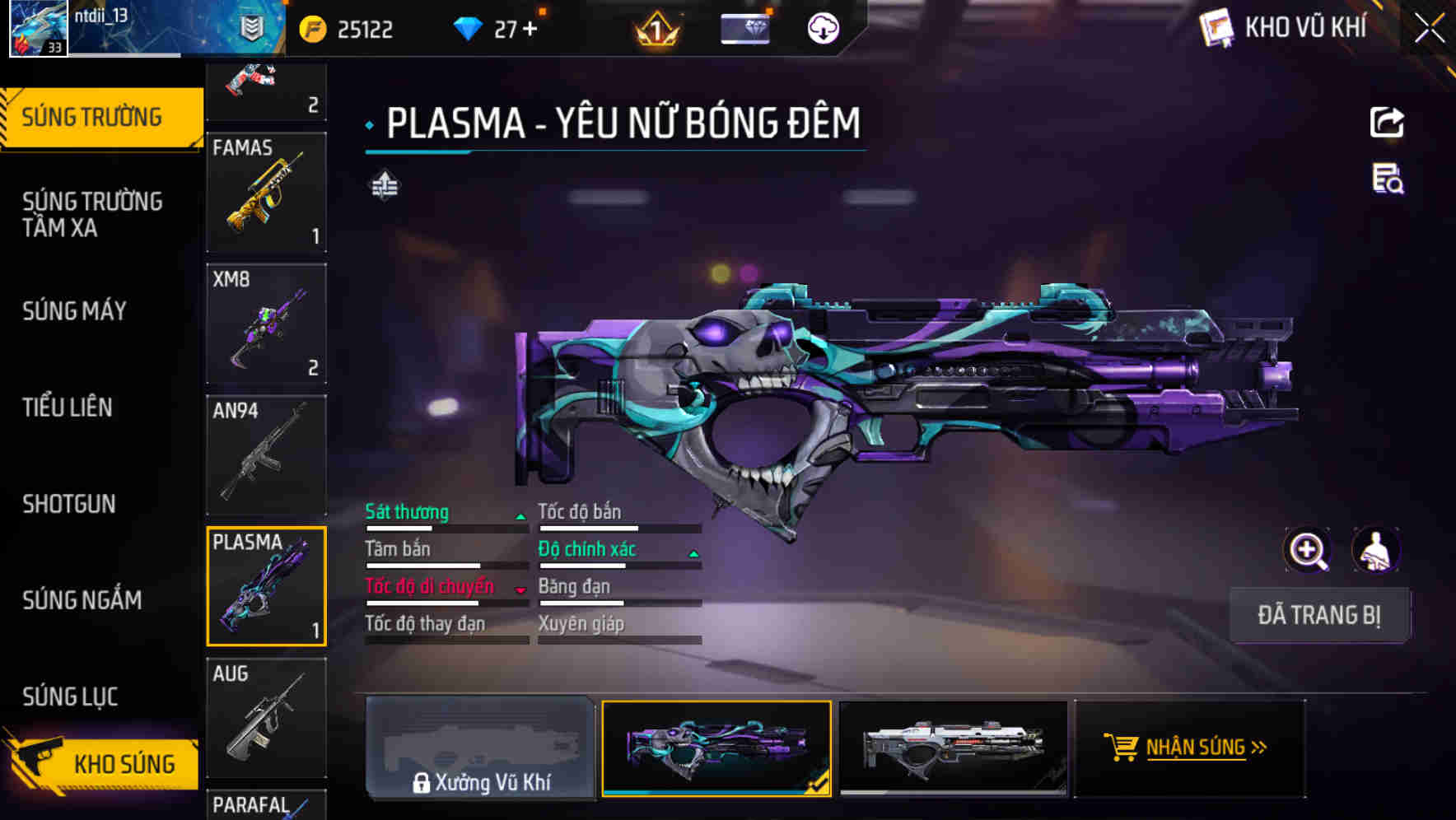Select the XM8 weapon tile
This screenshot has height=820, width=1456.
click(x=266, y=324)
